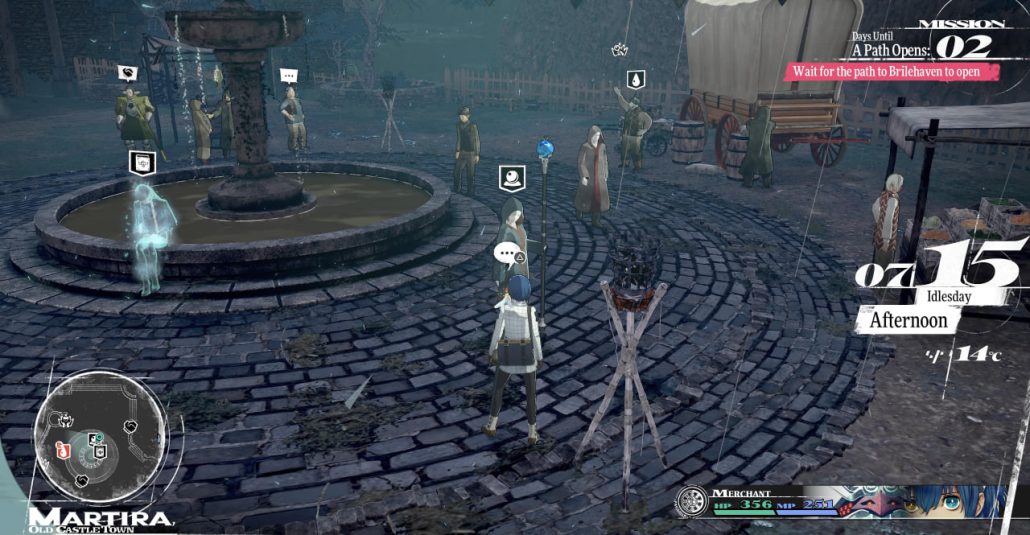
Task: Click the water drop marker above NPC
Action: (636, 79)
